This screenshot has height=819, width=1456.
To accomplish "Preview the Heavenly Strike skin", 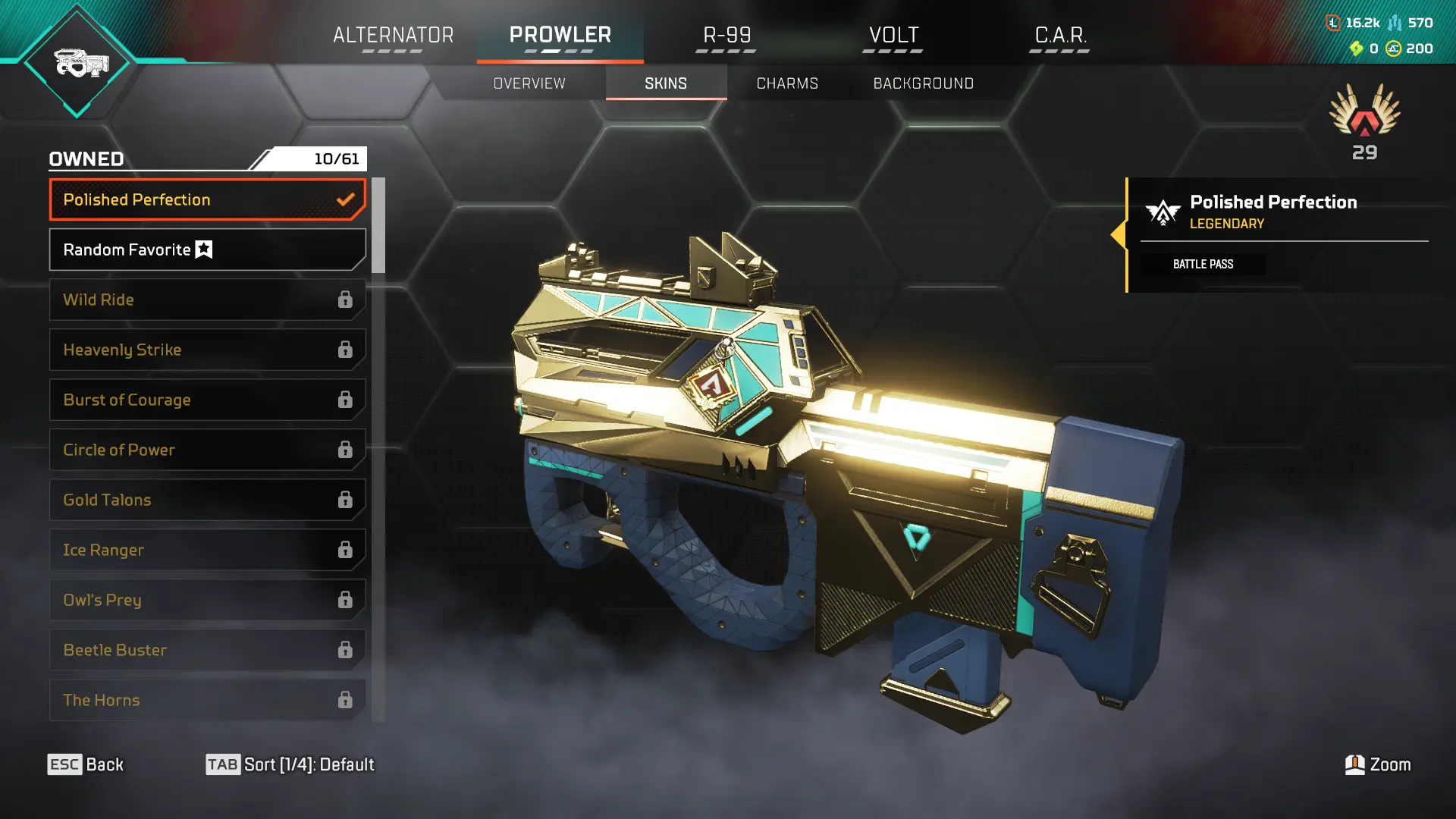I will tap(207, 350).
